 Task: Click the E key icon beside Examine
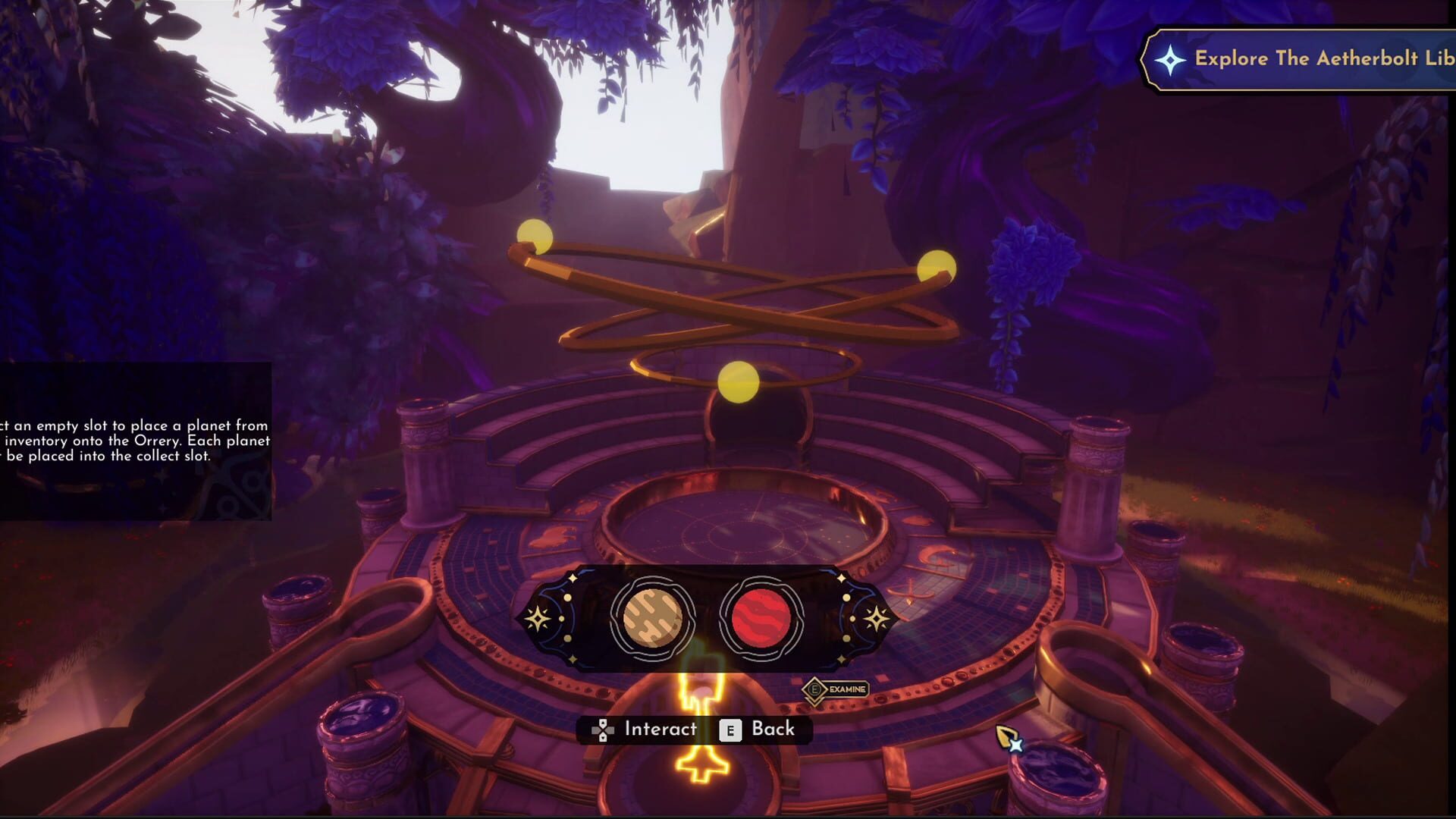(x=814, y=689)
